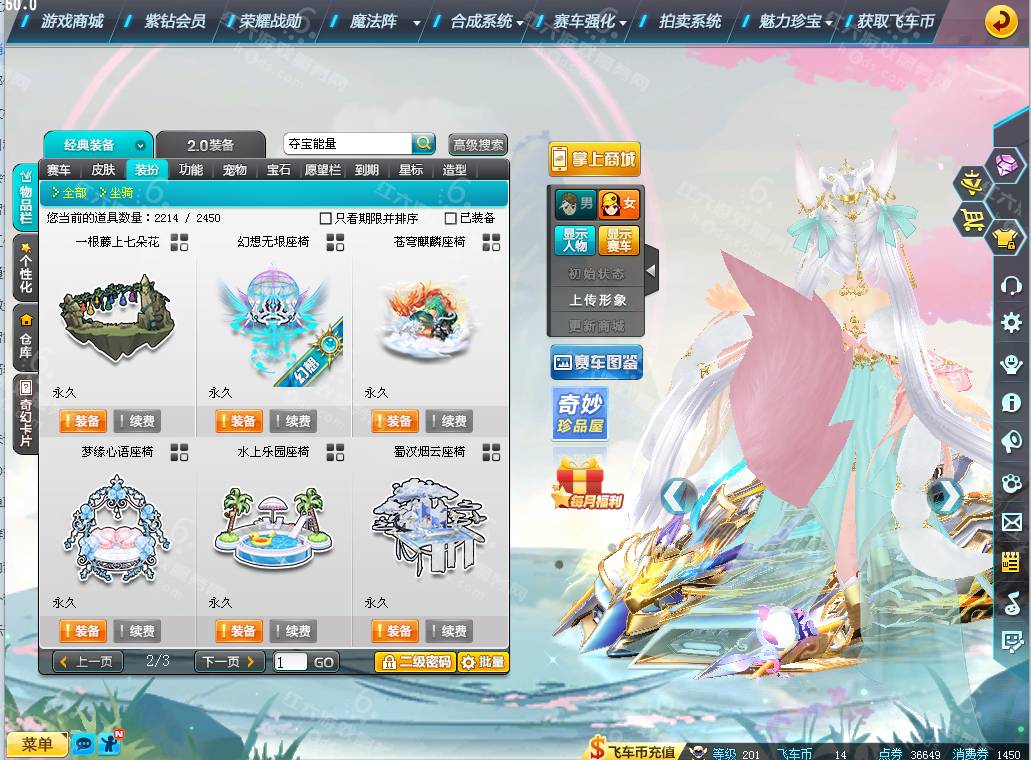Open the 二级密码 secondary password button

pyautogui.click(x=415, y=661)
